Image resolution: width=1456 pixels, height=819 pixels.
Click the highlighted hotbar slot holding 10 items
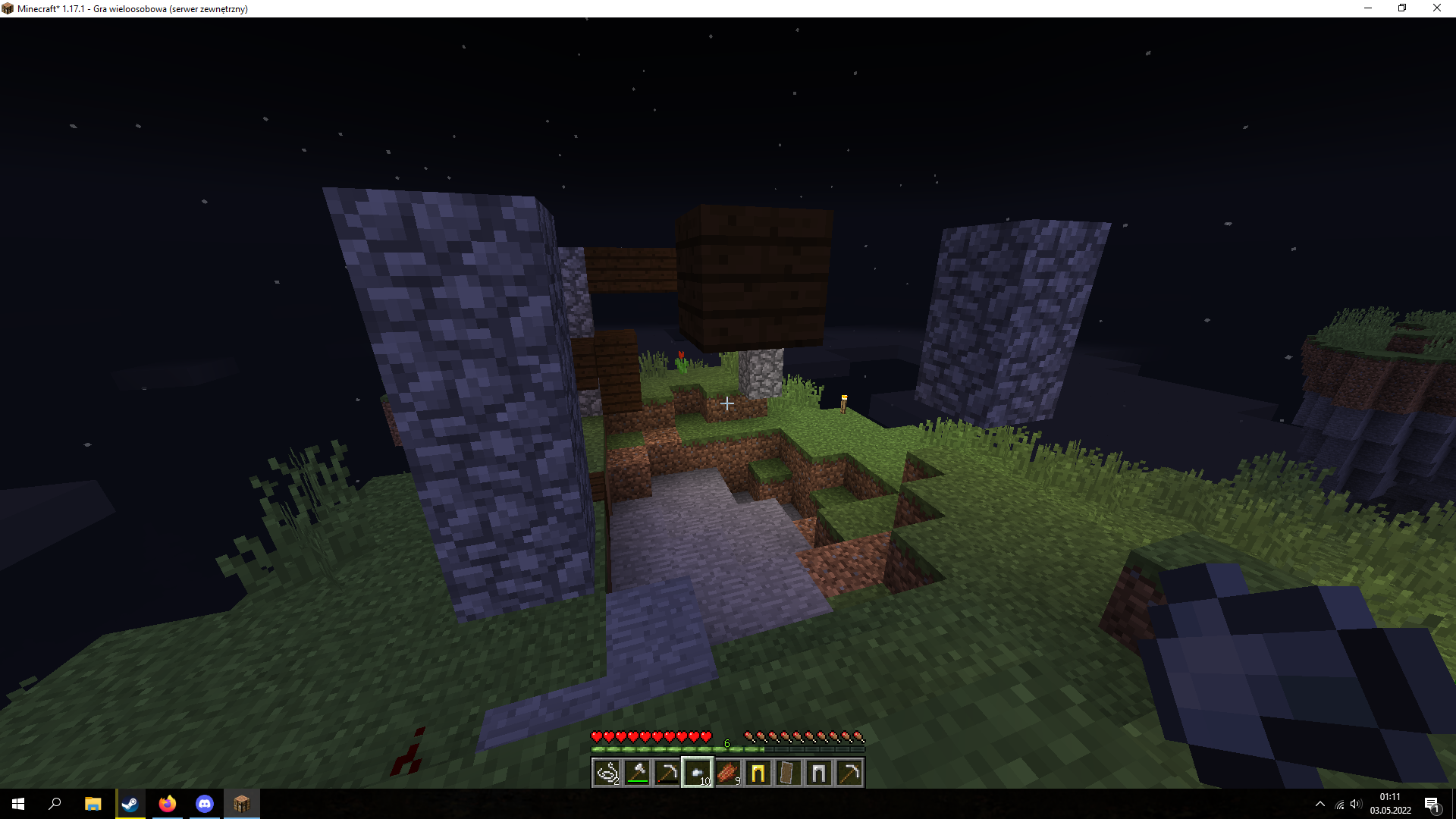click(x=698, y=773)
